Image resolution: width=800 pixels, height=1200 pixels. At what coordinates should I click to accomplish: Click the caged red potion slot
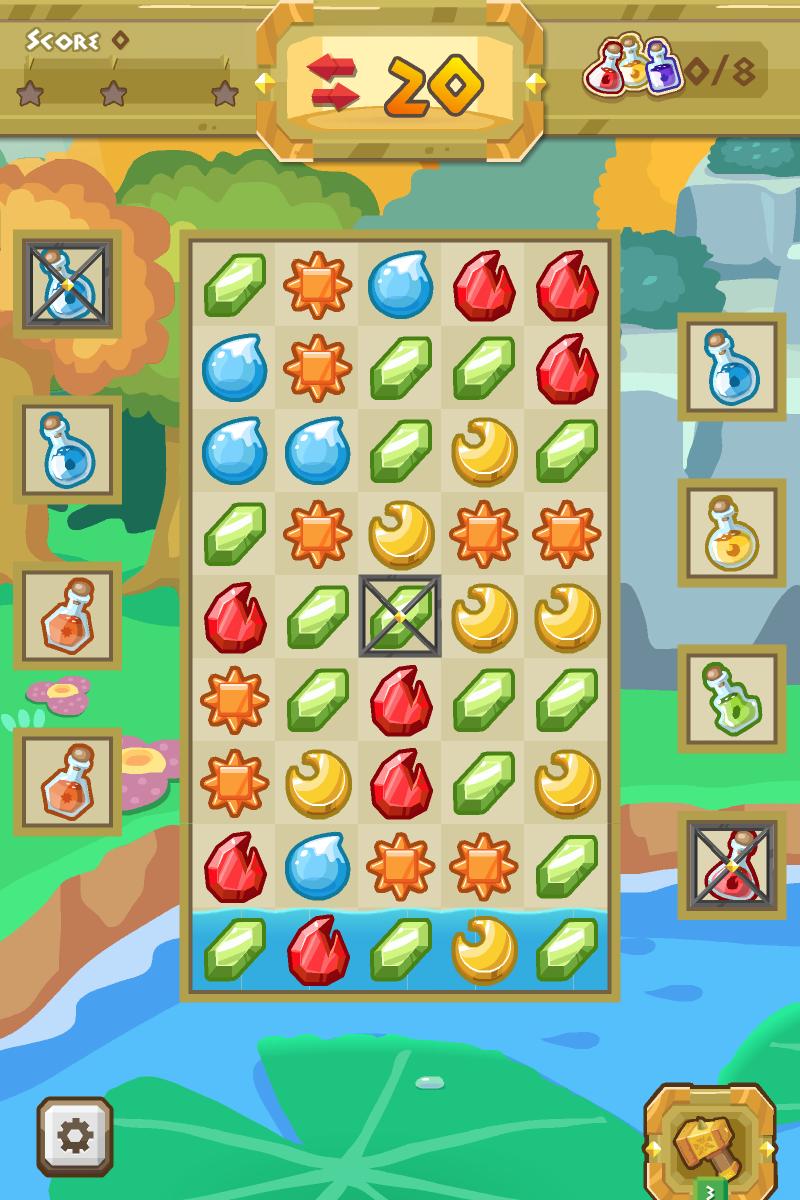point(731,865)
